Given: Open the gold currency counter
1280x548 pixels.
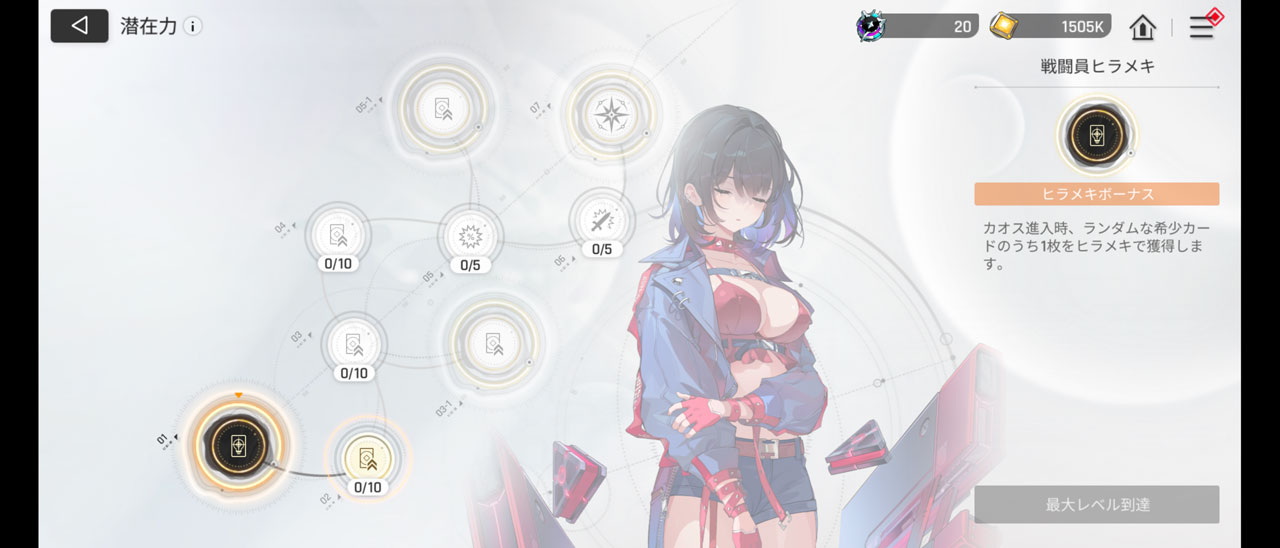Looking at the screenshot, I should point(1050,27).
